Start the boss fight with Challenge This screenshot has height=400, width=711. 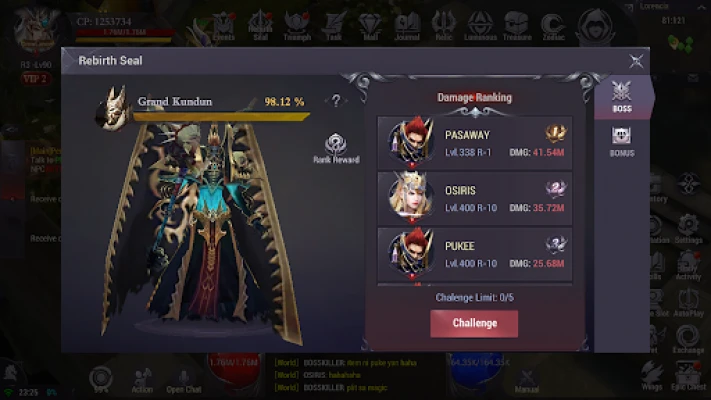point(474,323)
